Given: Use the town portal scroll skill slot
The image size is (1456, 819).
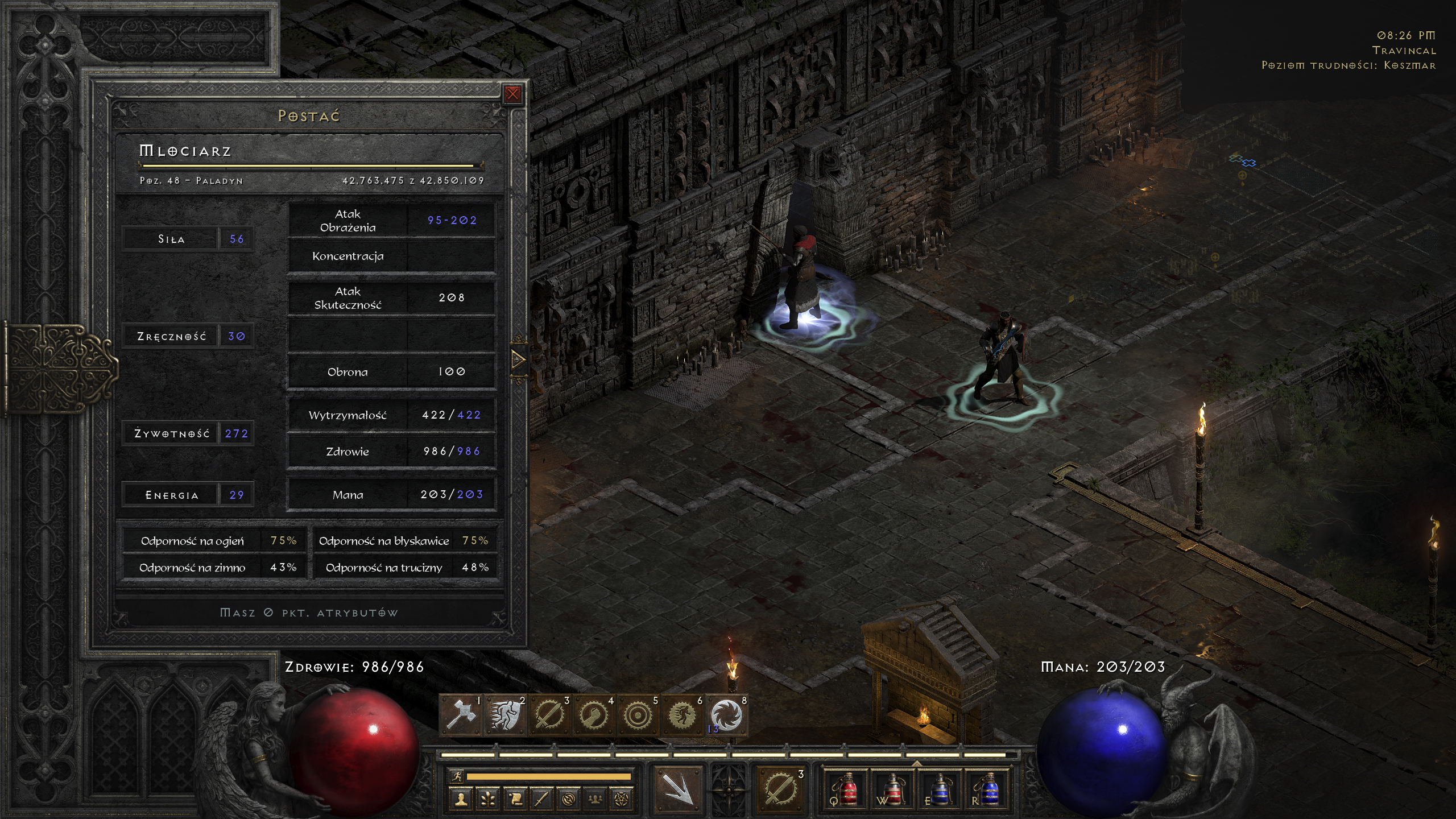Looking at the screenshot, I should tap(726, 715).
